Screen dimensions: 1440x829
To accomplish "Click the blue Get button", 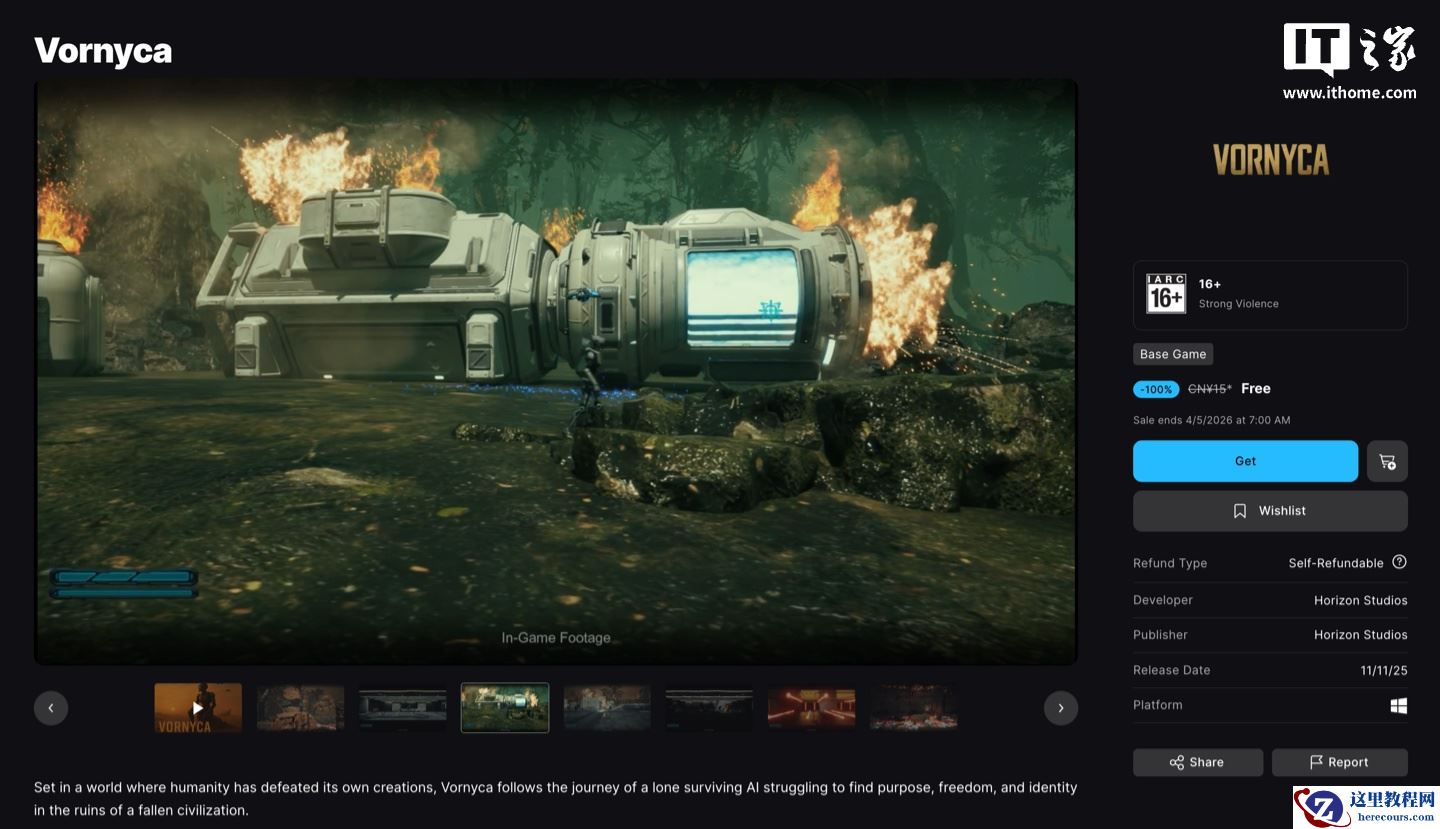I will [x=1245, y=461].
